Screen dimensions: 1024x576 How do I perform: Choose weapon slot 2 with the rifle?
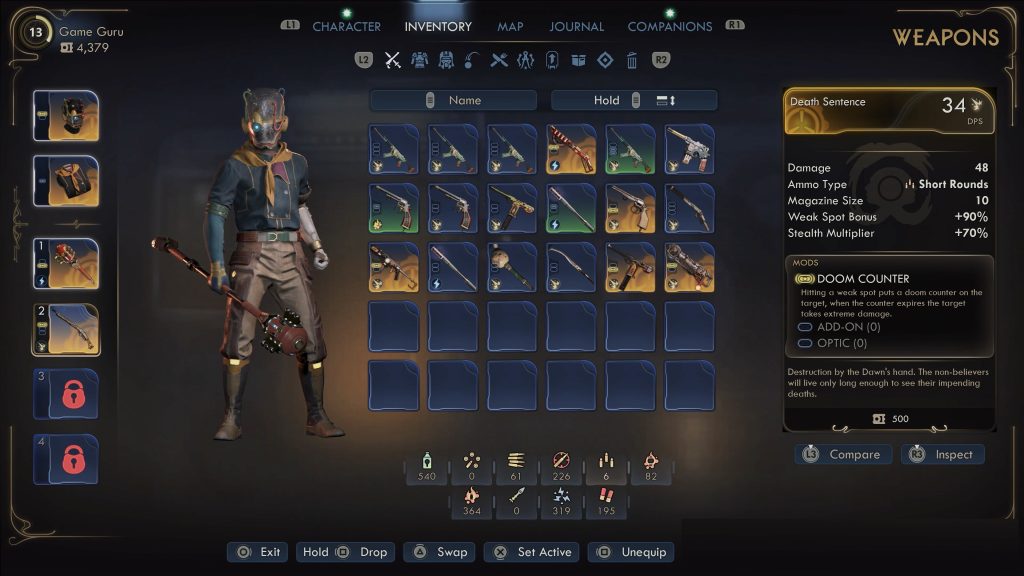coord(66,329)
